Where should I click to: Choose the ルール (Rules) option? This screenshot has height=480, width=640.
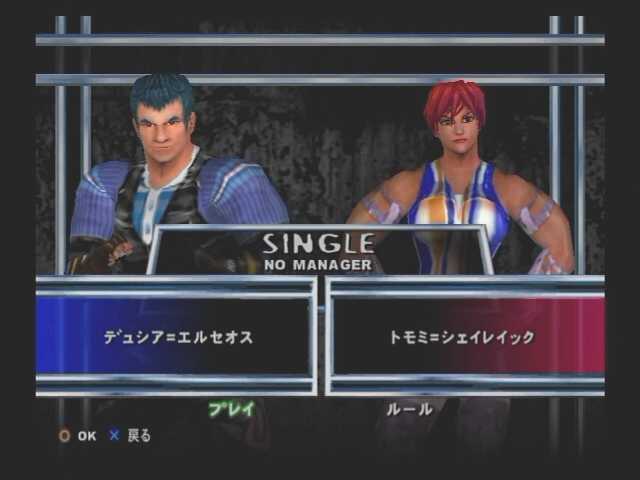410,409
